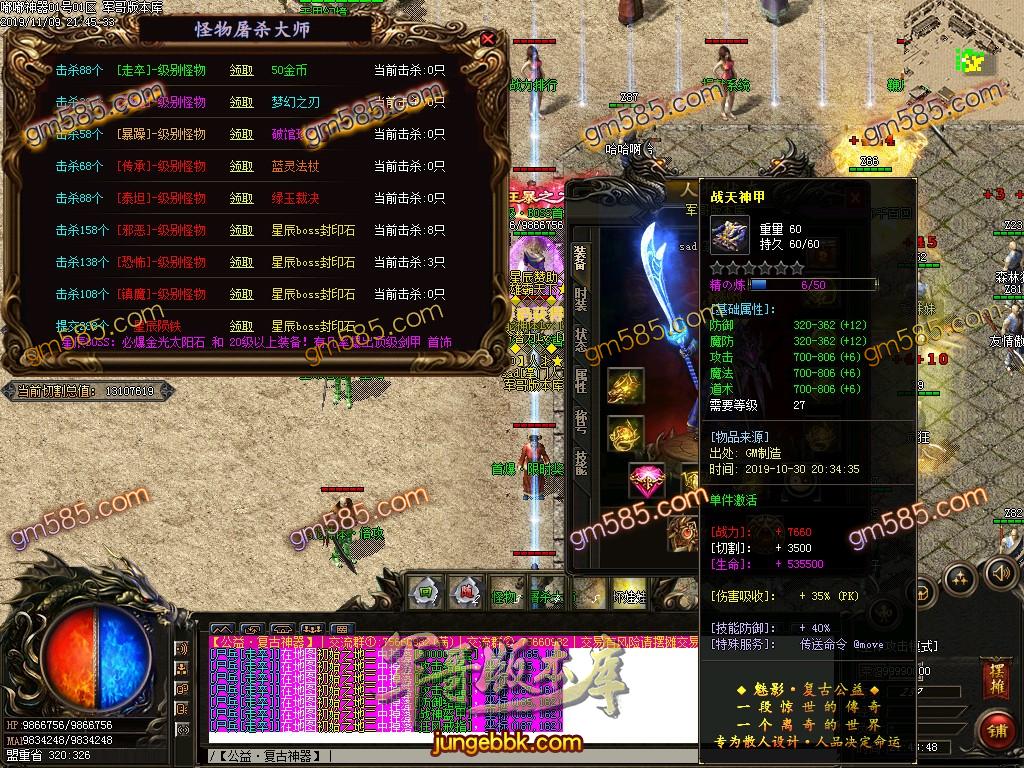Open the three-star round button
The image size is (1024, 768).
point(959,578)
